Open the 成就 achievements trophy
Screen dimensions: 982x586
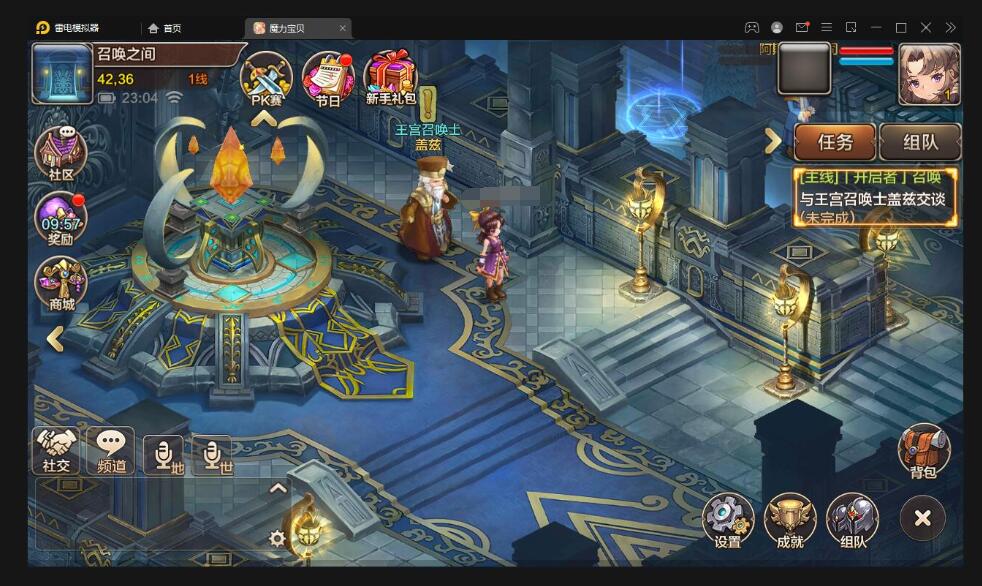tap(790, 520)
